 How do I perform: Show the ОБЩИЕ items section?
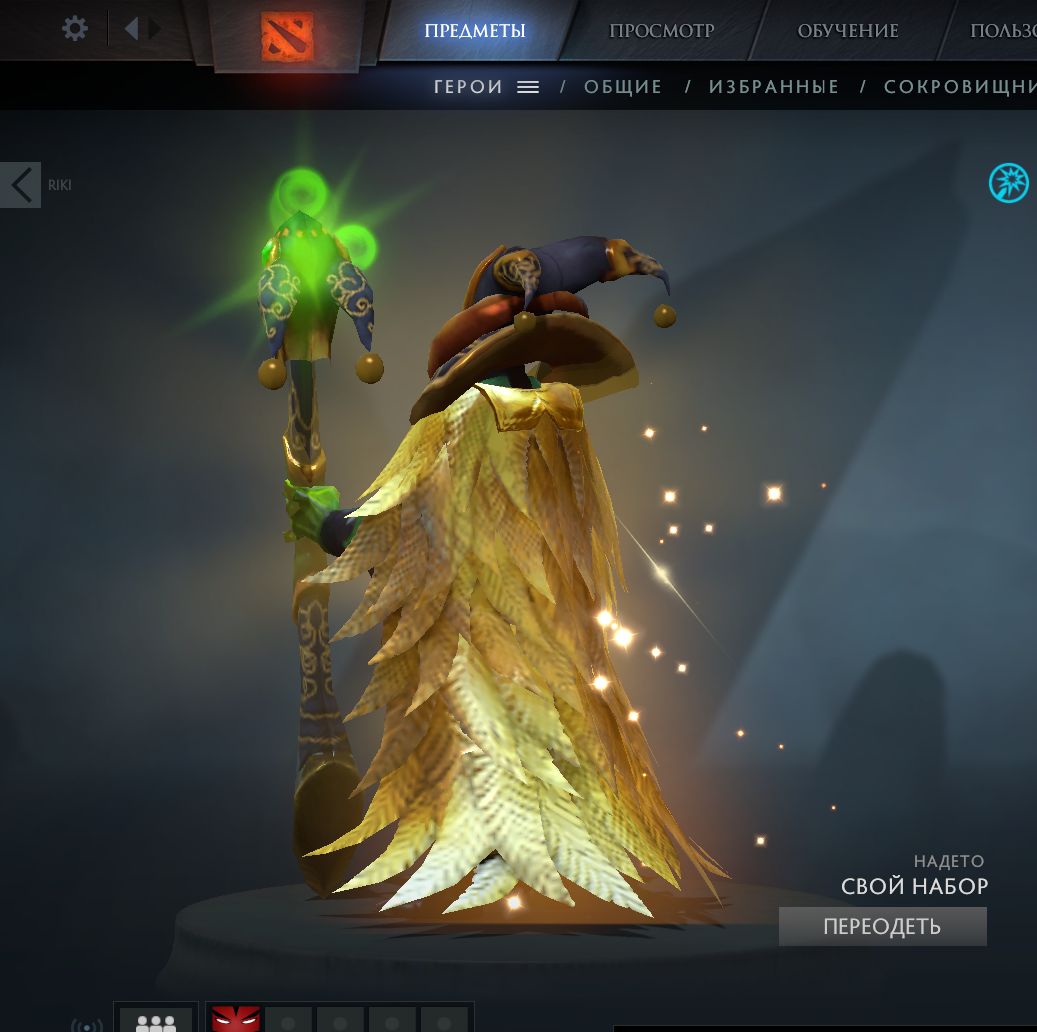tap(623, 87)
